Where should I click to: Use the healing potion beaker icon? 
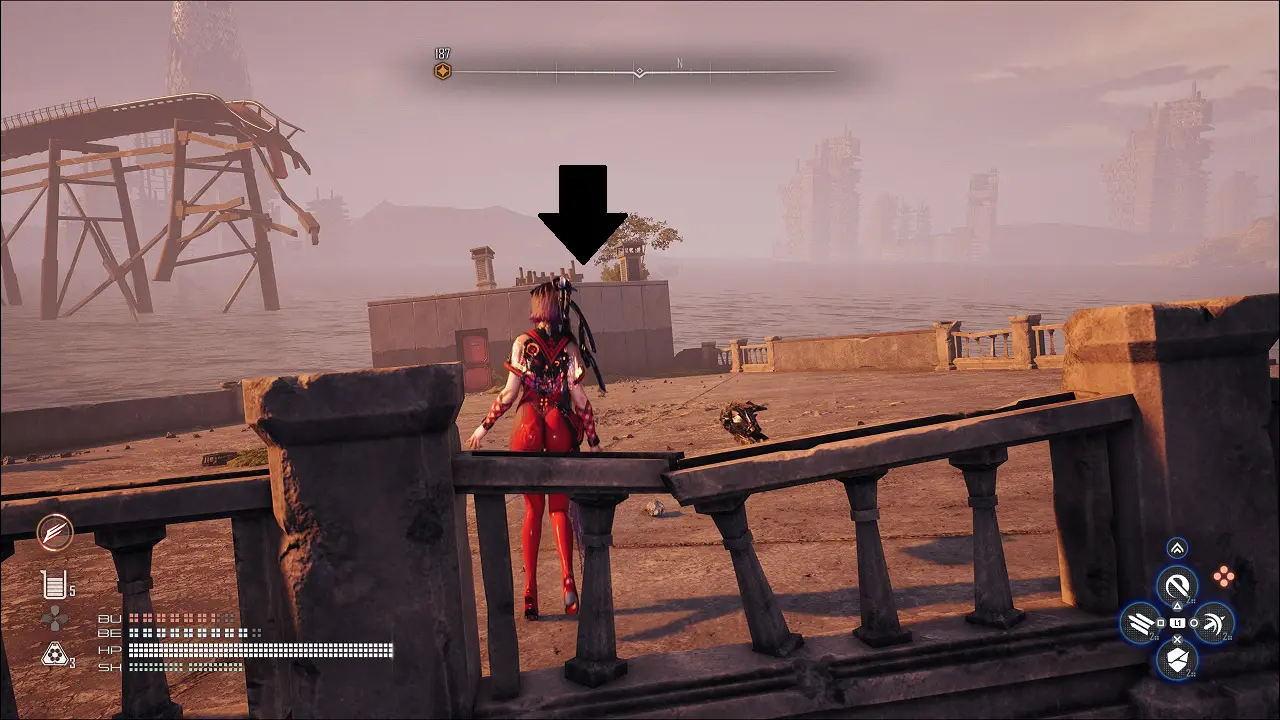54,585
